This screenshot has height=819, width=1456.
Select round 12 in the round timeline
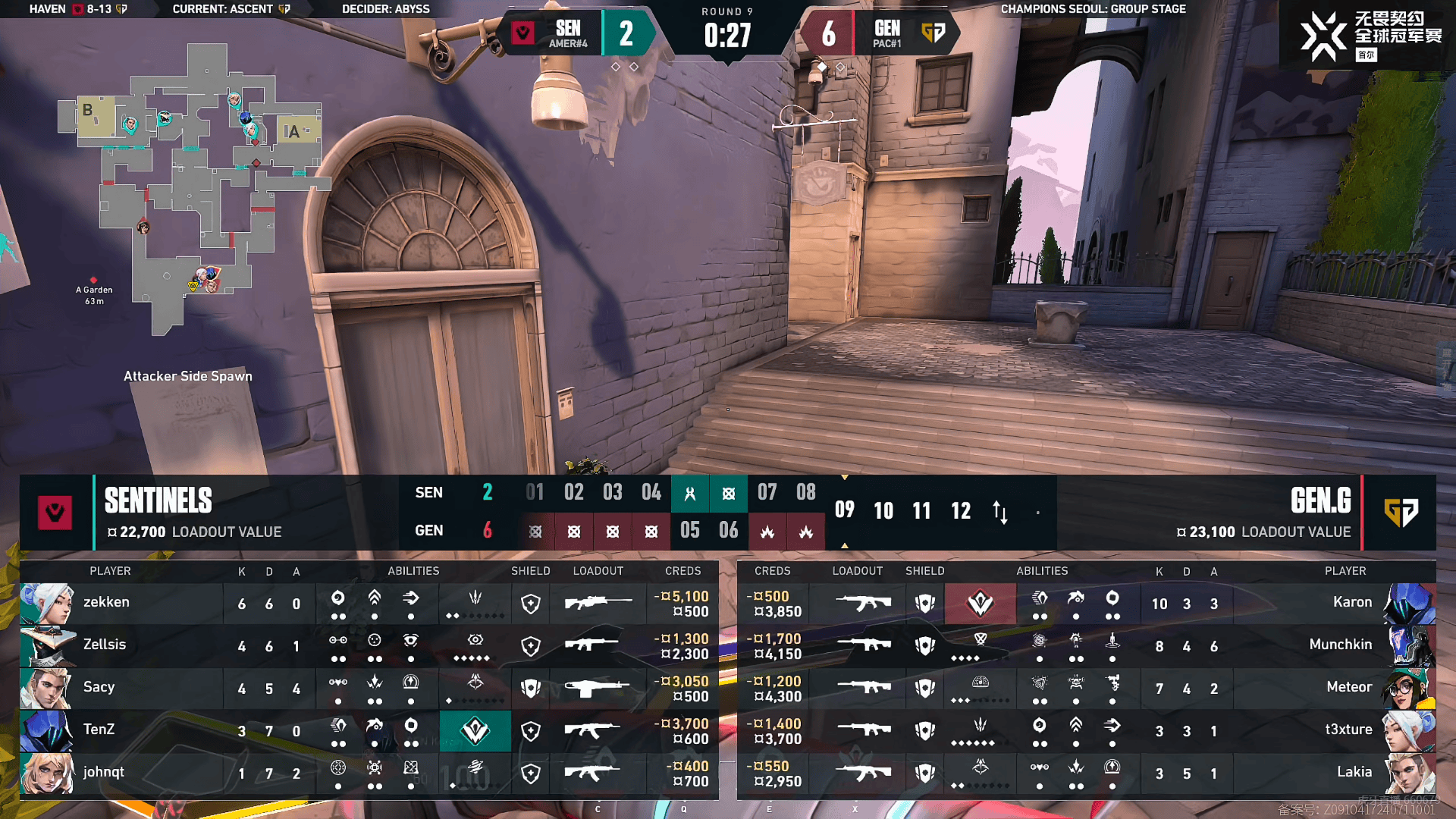[961, 510]
